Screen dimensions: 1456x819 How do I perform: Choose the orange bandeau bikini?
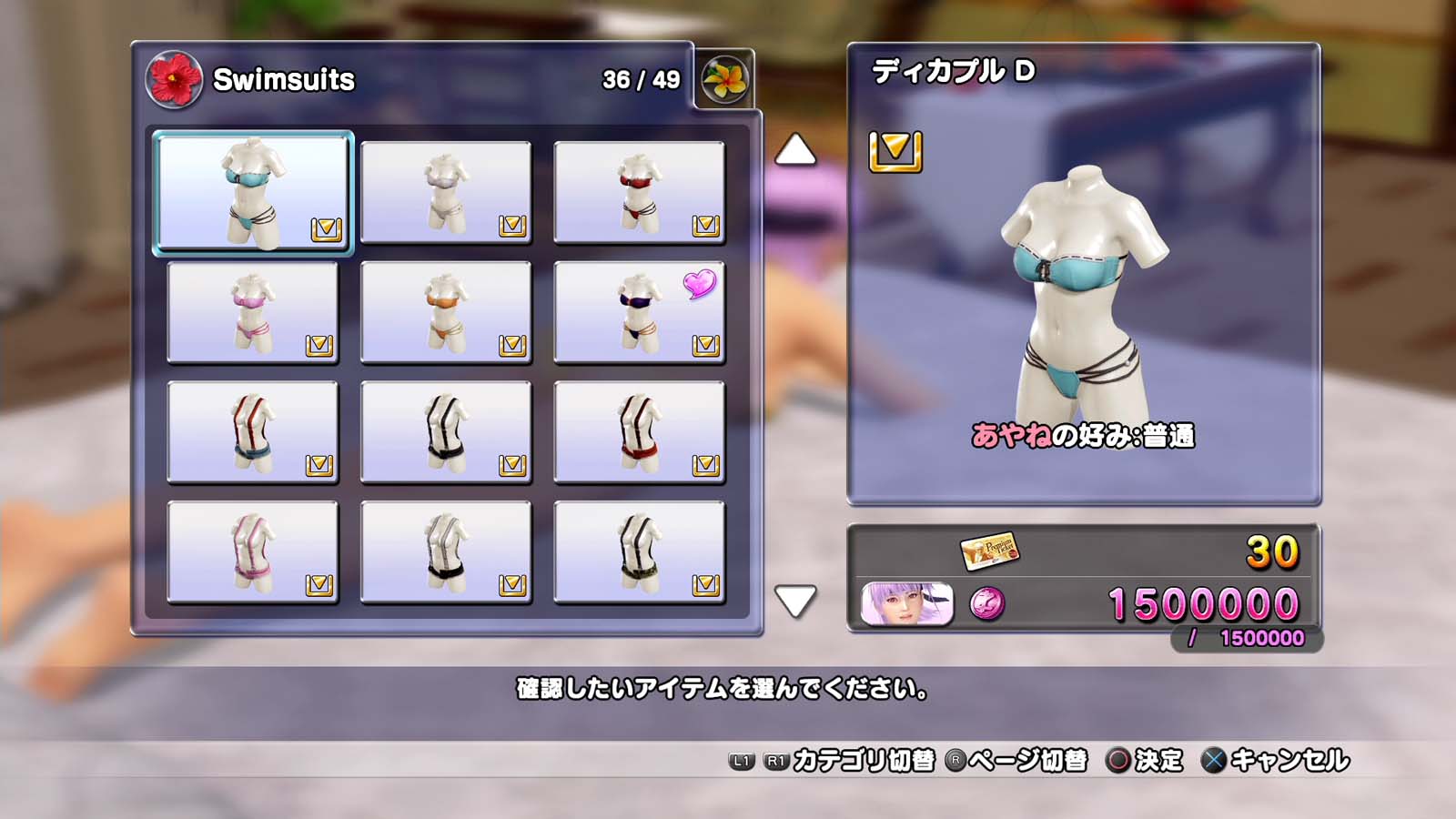446,312
